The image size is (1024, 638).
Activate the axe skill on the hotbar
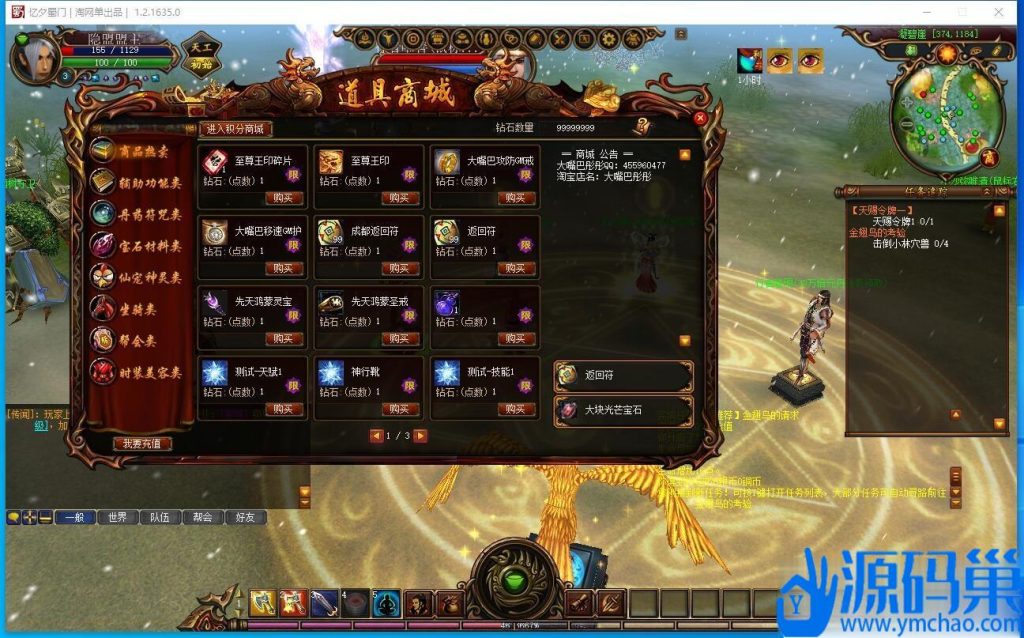click(263, 603)
